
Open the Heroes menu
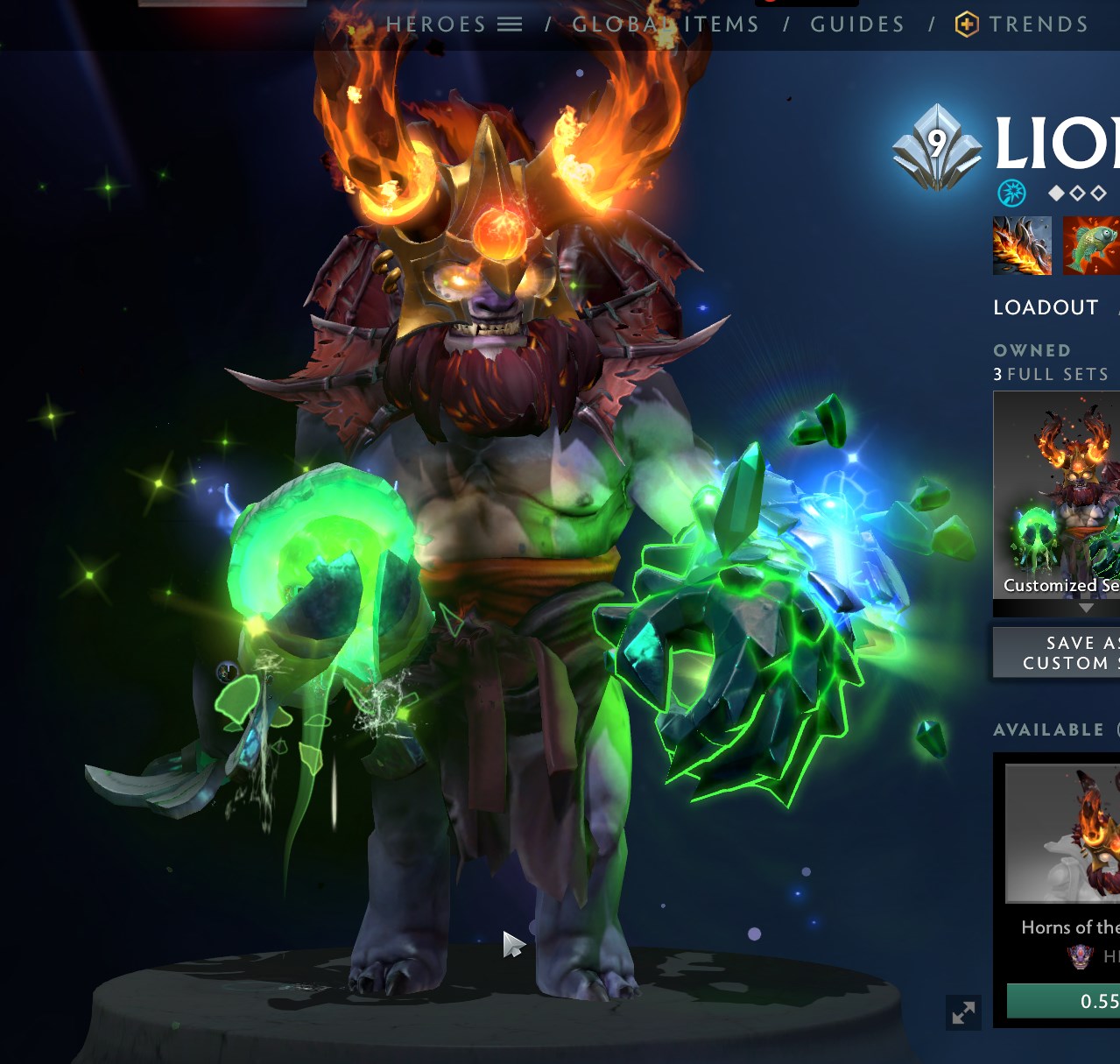point(454,25)
